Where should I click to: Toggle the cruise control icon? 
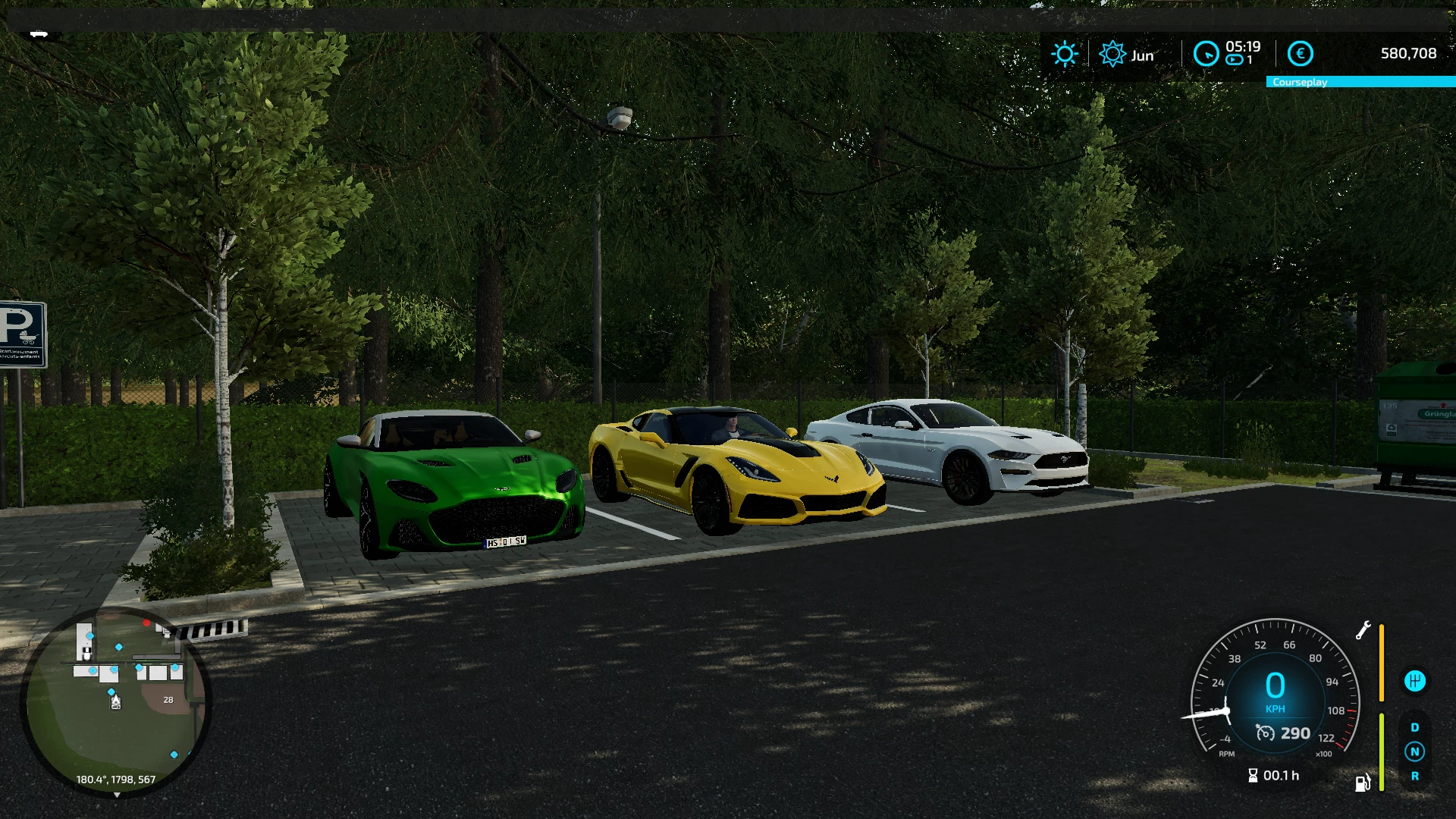1265,733
